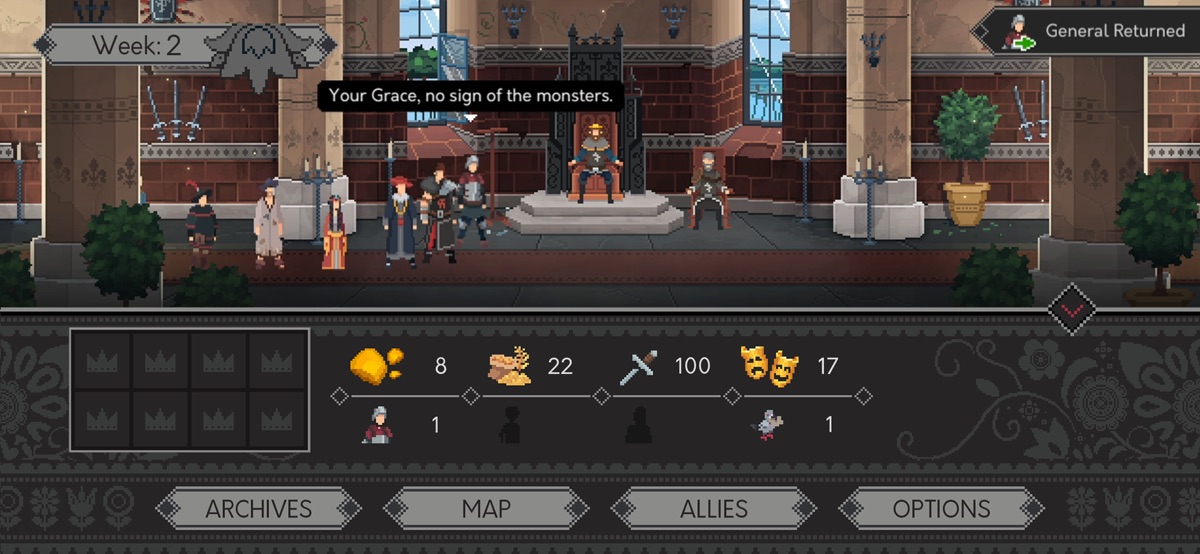Open the Map screen
Viewport: 1200px width, 554px height.
(x=486, y=508)
